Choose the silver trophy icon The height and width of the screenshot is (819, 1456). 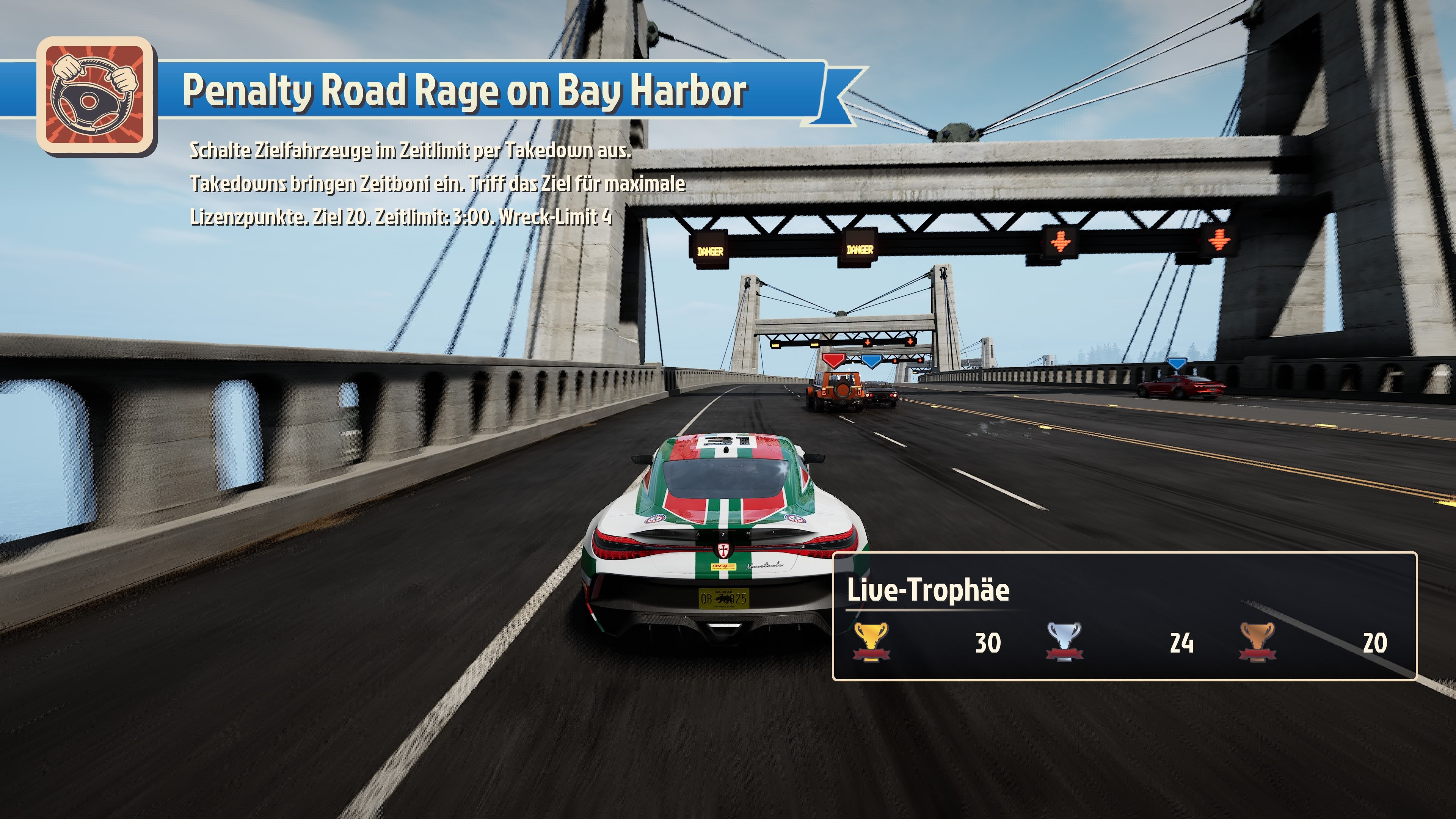pos(1064,642)
